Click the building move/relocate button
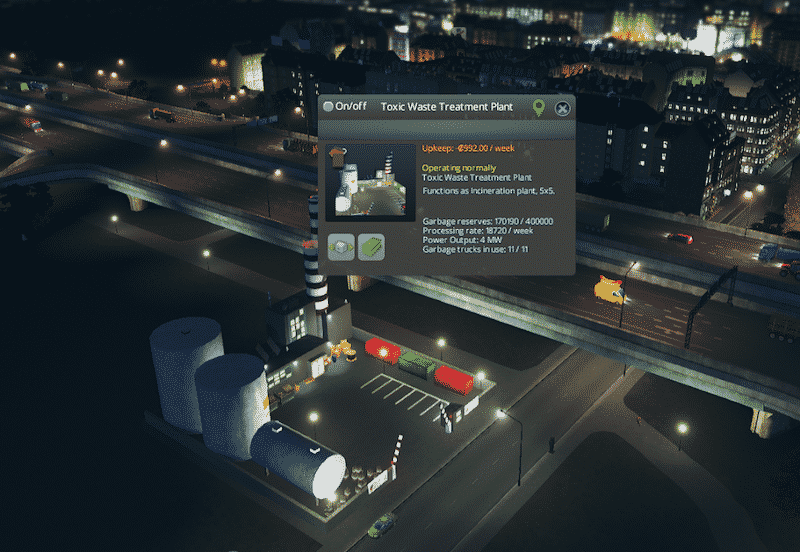 342,247
